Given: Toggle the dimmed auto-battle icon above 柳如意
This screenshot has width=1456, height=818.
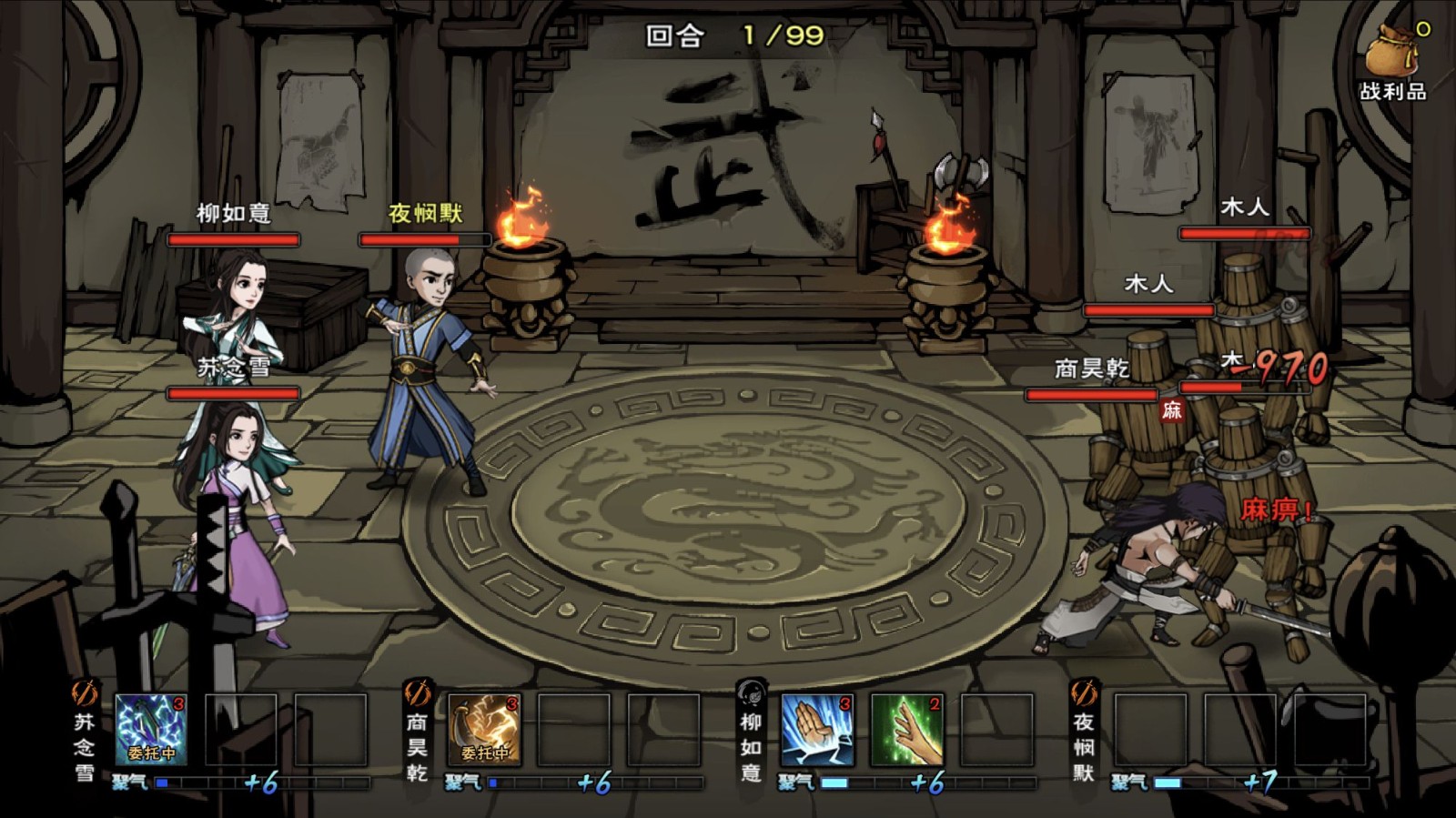Looking at the screenshot, I should pos(751,694).
